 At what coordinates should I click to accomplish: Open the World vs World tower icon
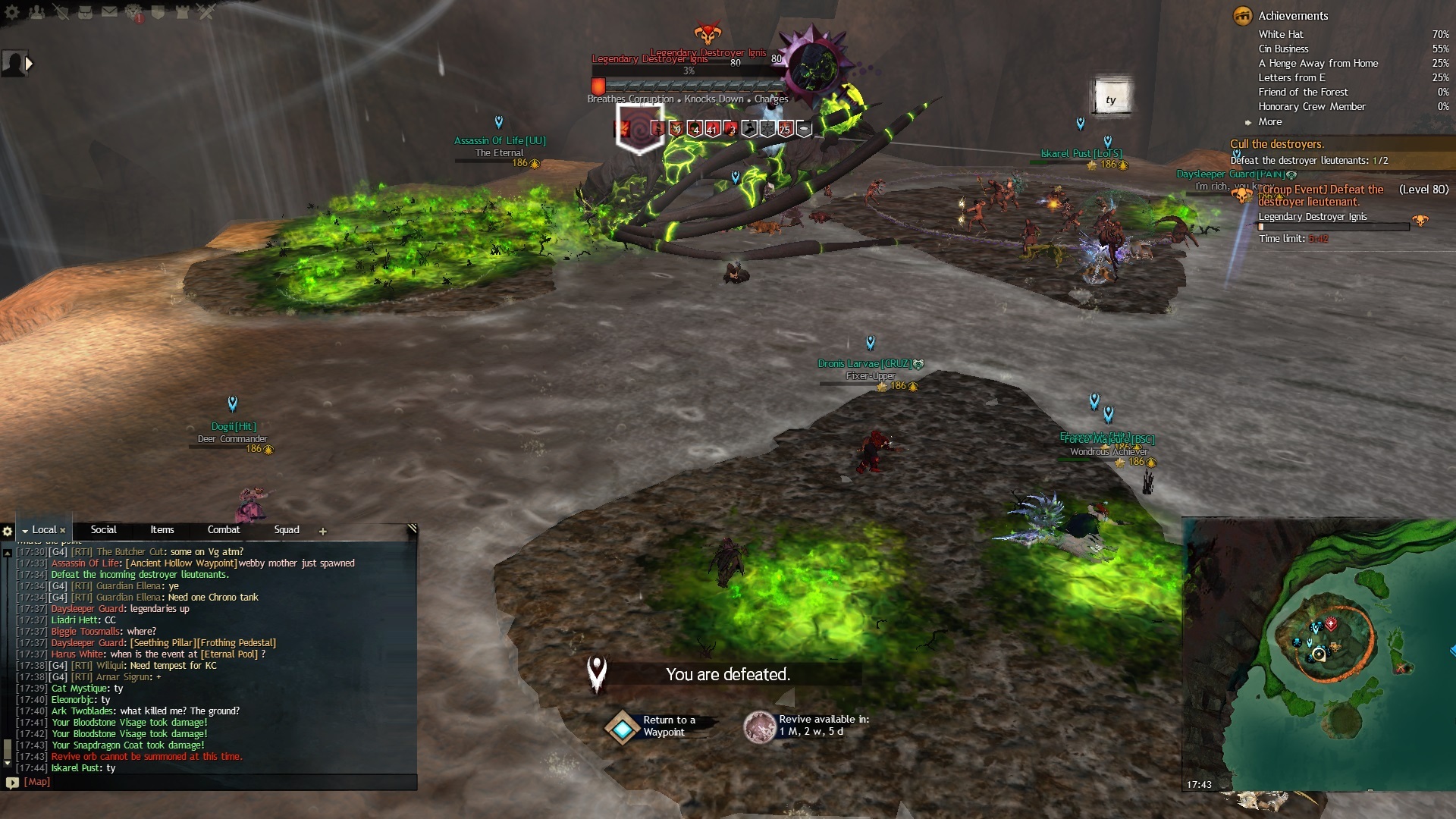pyautogui.click(x=182, y=12)
